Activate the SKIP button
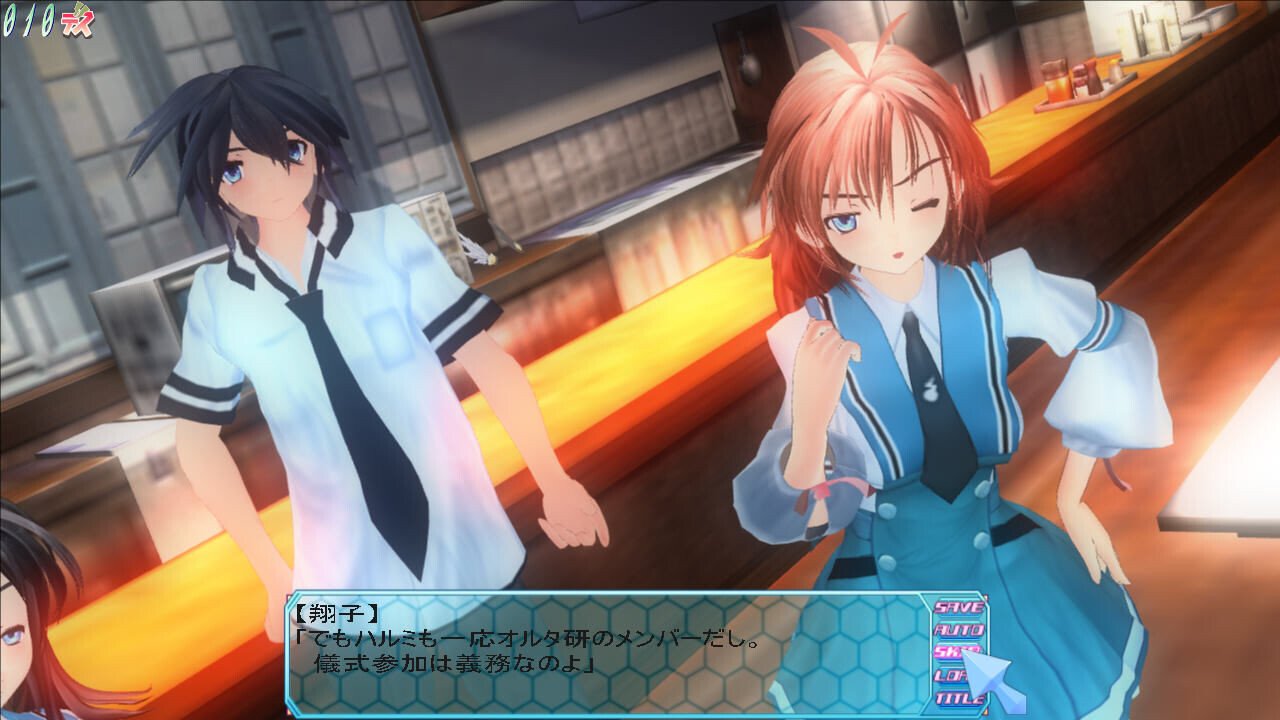1280x720 pixels. (x=950, y=652)
